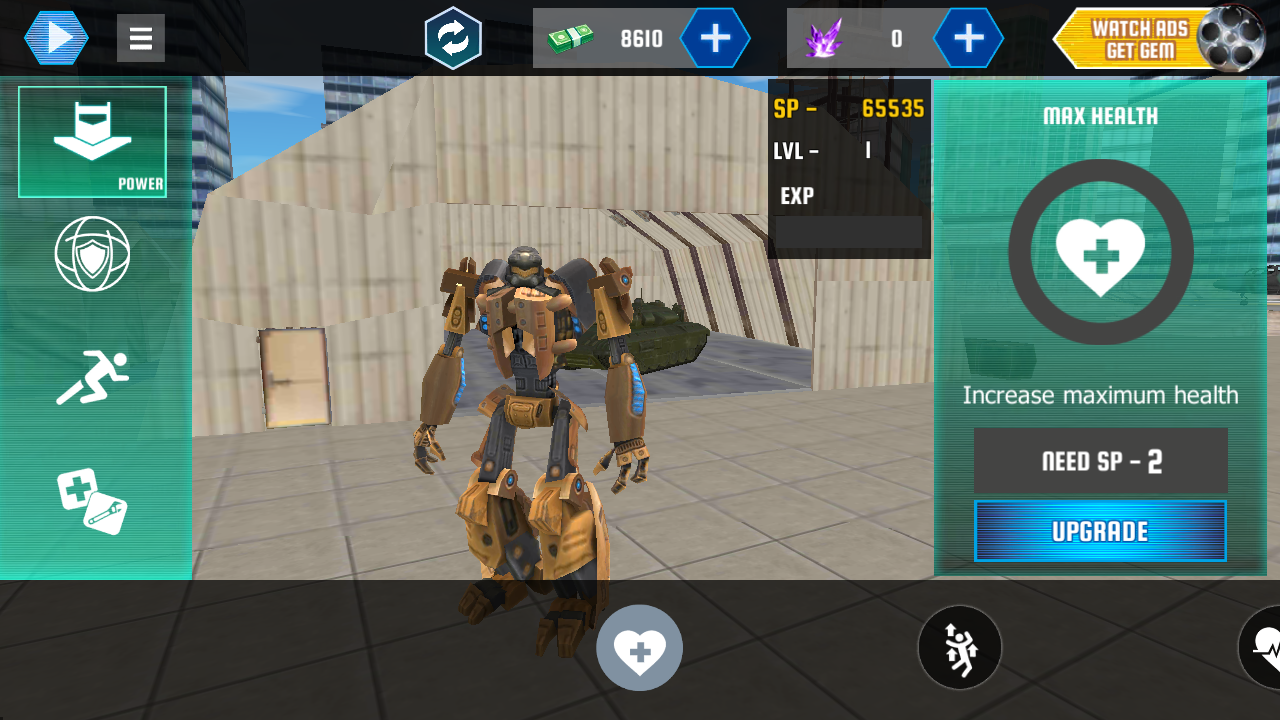Click the blue play arrow button
1280x720 pixels.
tap(57, 38)
